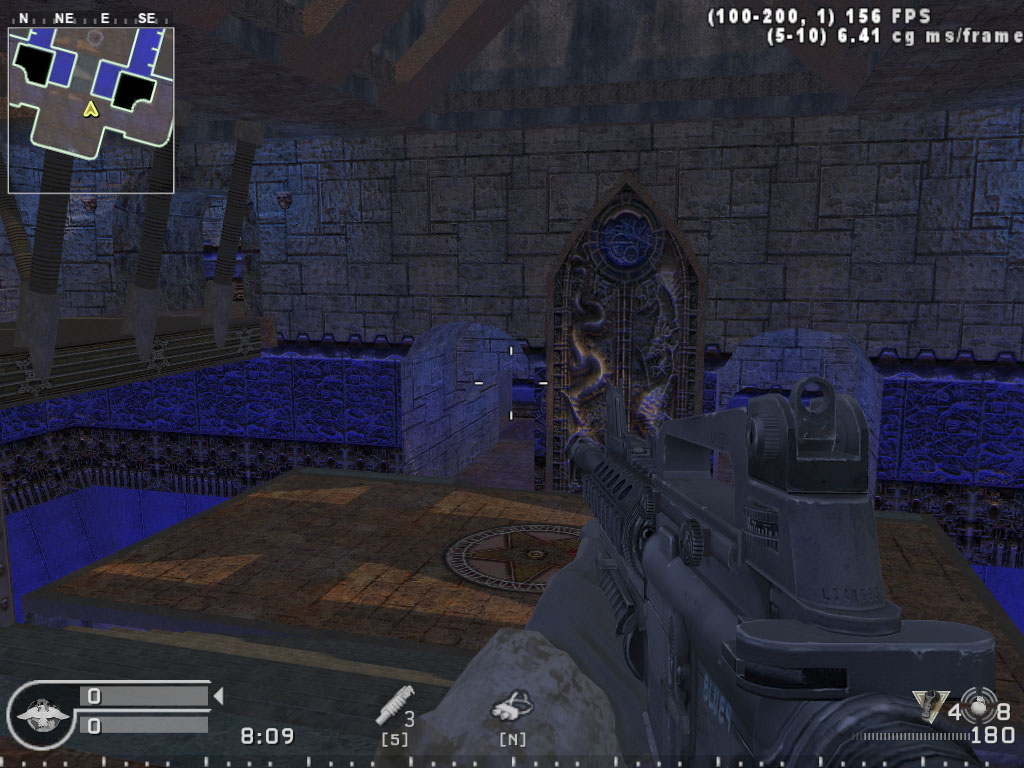This screenshot has width=1024, height=768.
Task: Click the minimap in the corner
Action: (x=91, y=110)
